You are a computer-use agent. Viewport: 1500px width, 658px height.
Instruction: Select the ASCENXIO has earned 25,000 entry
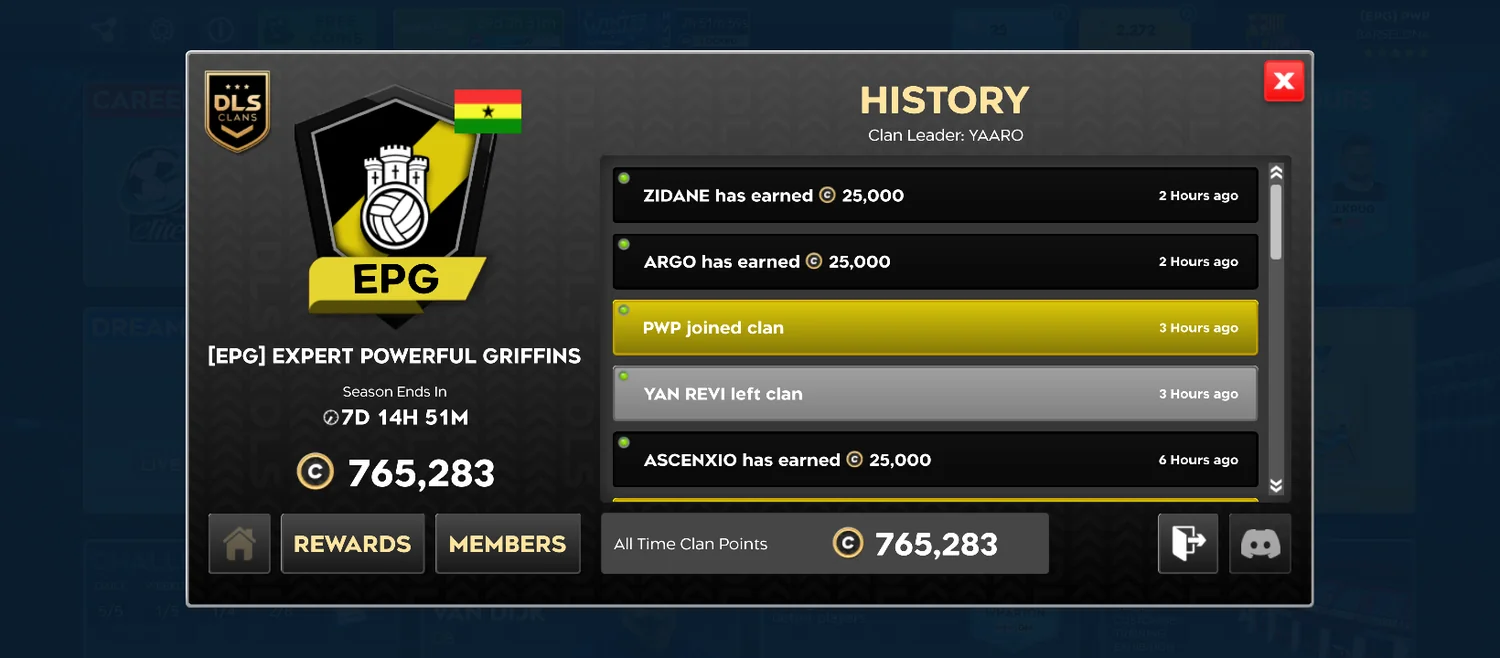[x=935, y=460]
